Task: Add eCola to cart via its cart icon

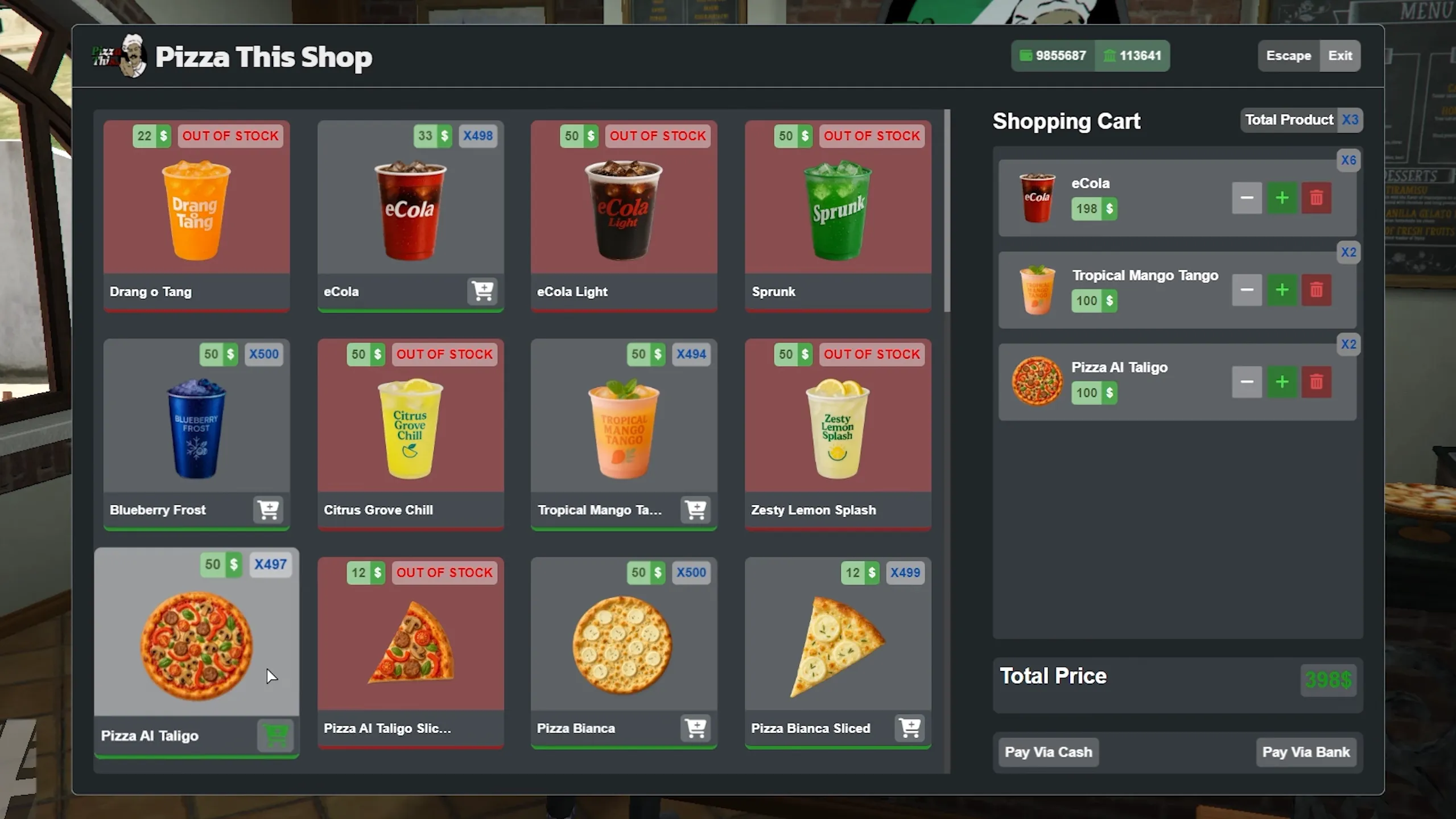Action: pos(483,291)
